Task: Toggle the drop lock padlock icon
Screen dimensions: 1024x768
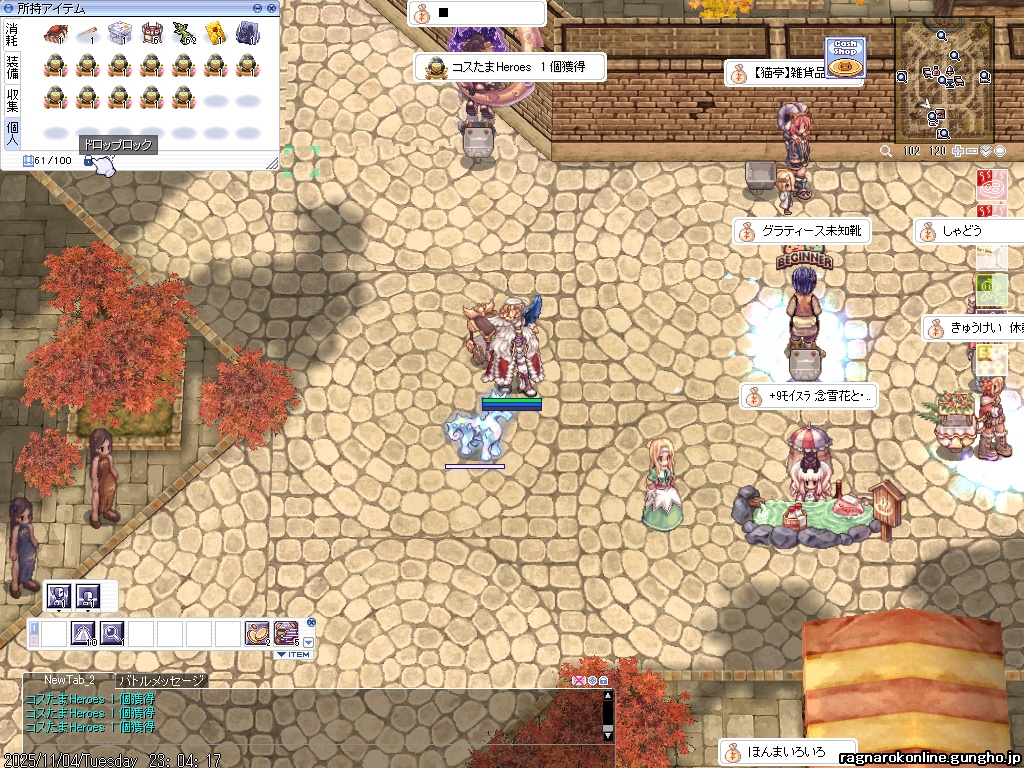Action: pyautogui.click(x=88, y=161)
